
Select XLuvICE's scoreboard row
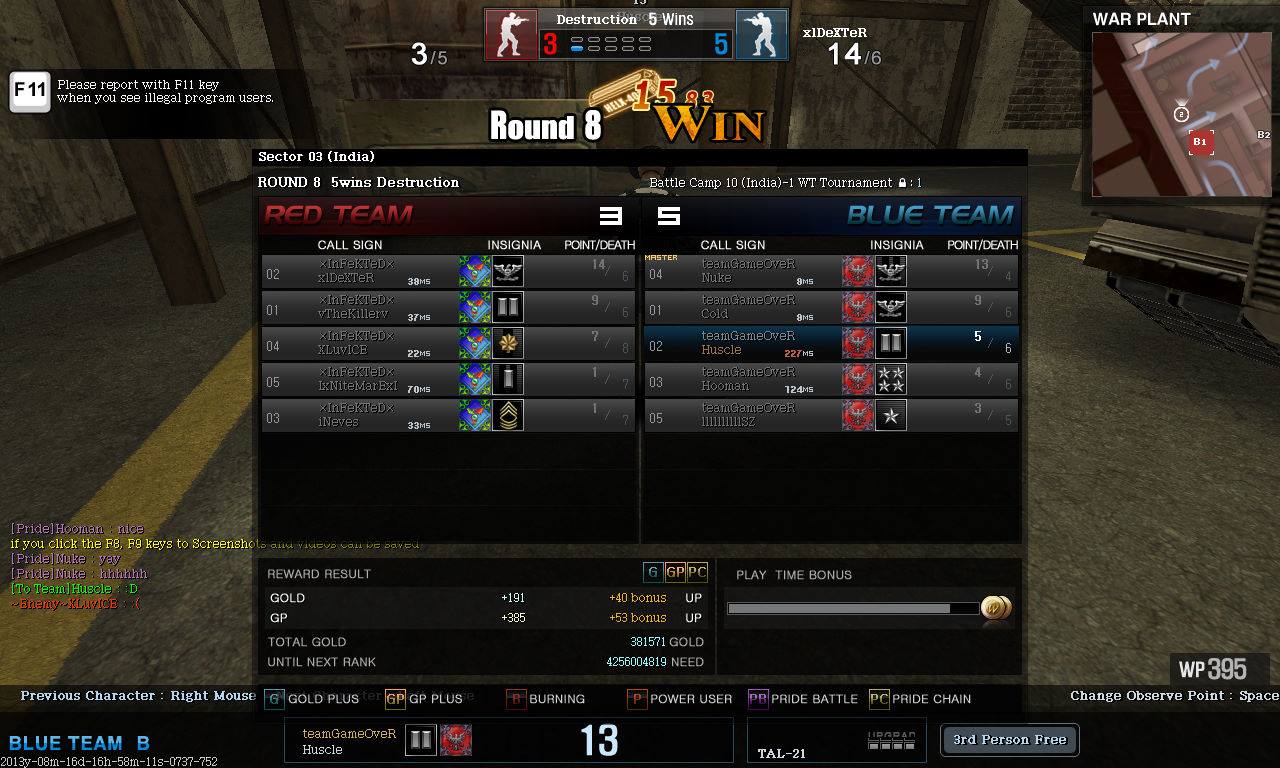pyautogui.click(x=448, y=343)
